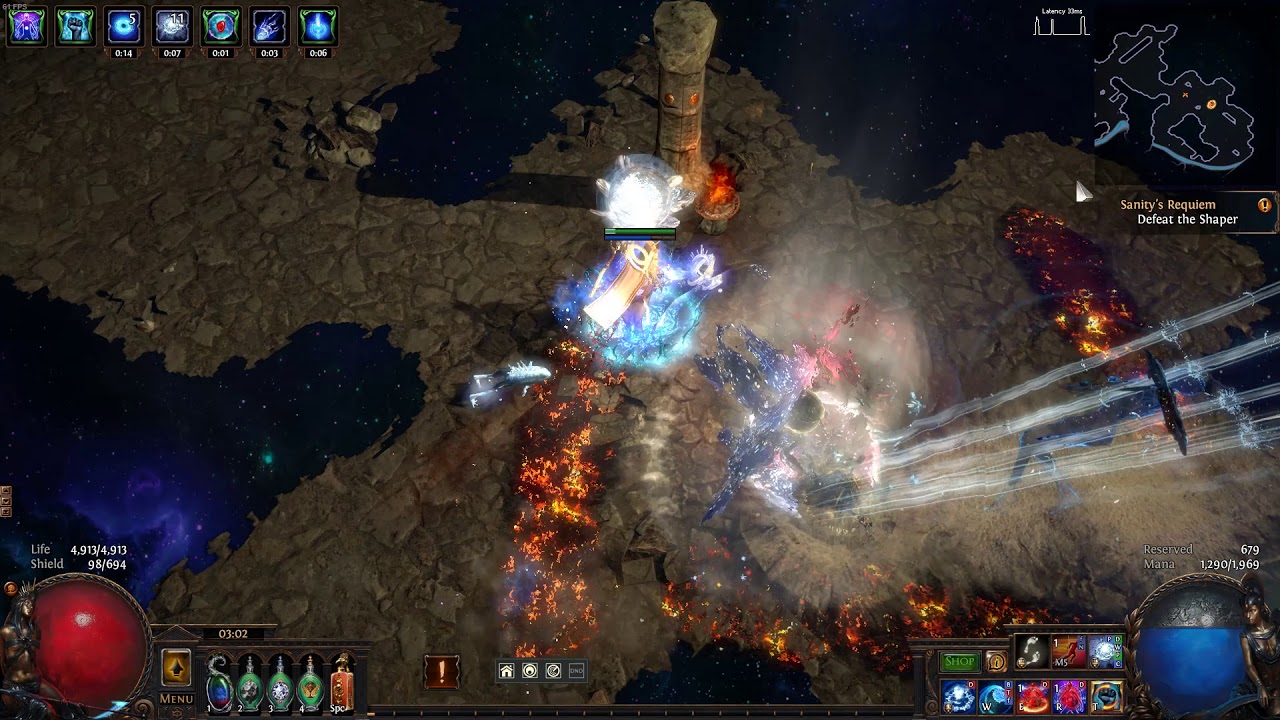Screen dimensions: 1280x720
Task: Click the orange info speech-bubble icon
Action: click(996, 661)
